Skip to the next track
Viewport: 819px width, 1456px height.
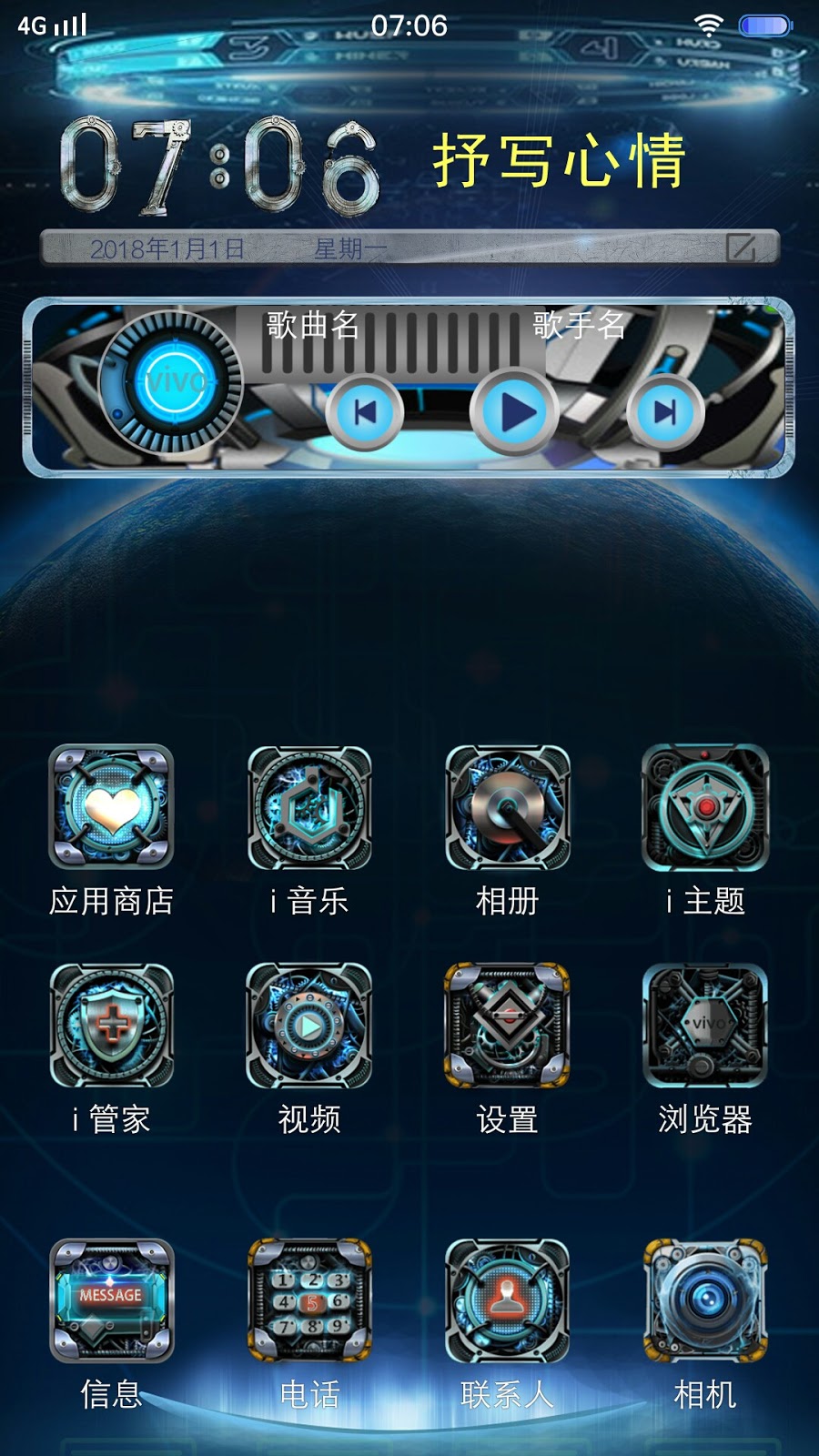(665, 412)
